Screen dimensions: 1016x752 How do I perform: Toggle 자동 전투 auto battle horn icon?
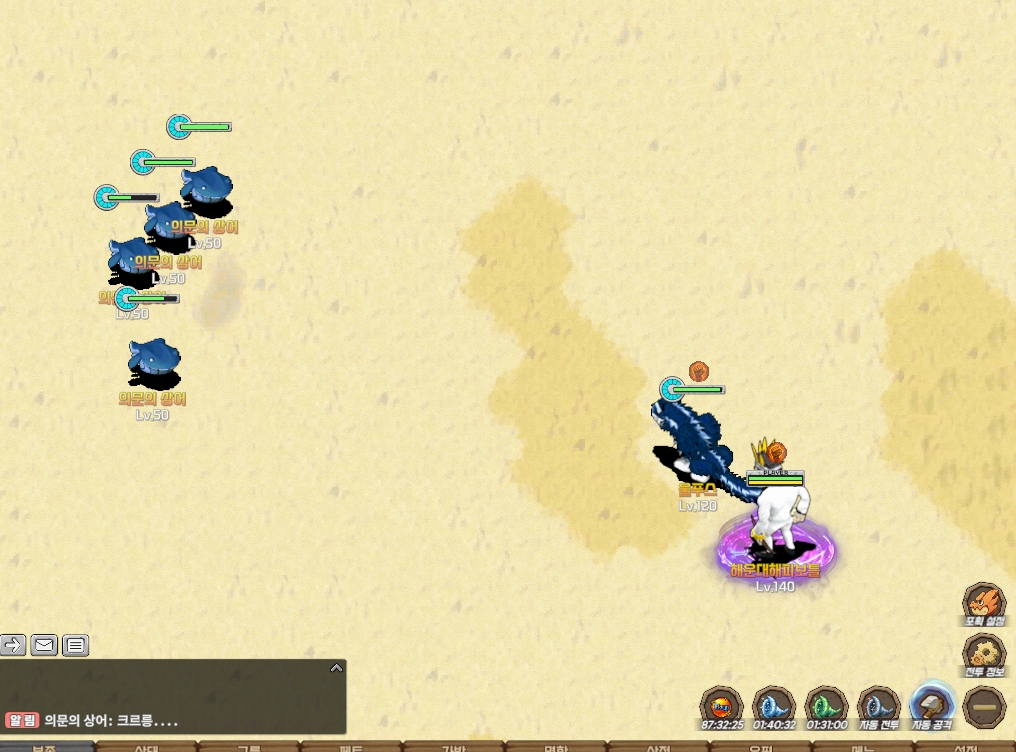pyautogui.click(x=879, y=706)
